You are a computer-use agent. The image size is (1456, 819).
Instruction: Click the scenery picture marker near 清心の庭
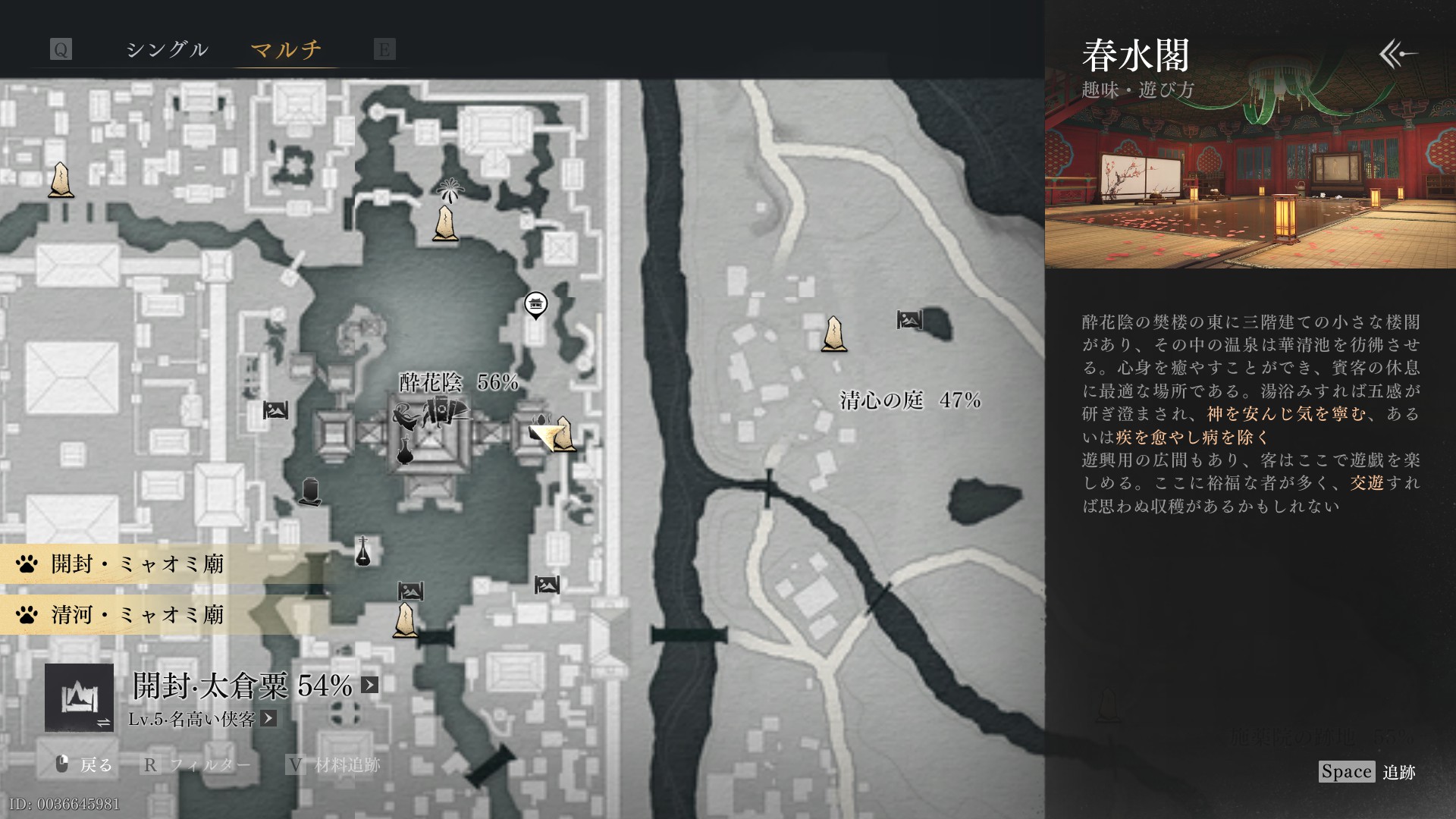coord(909,320)
